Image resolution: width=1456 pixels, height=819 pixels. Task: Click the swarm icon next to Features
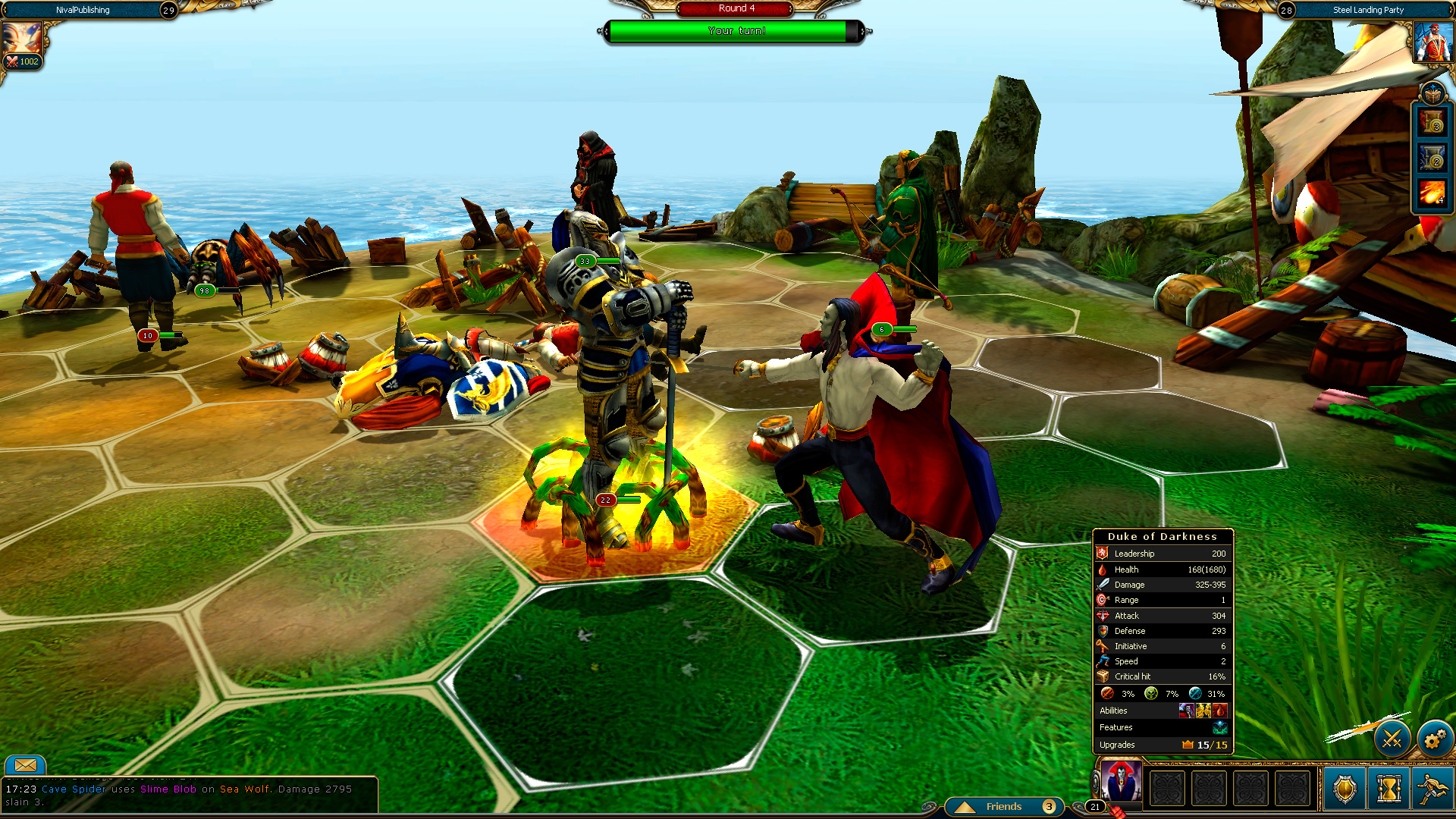click(1220, 729)
